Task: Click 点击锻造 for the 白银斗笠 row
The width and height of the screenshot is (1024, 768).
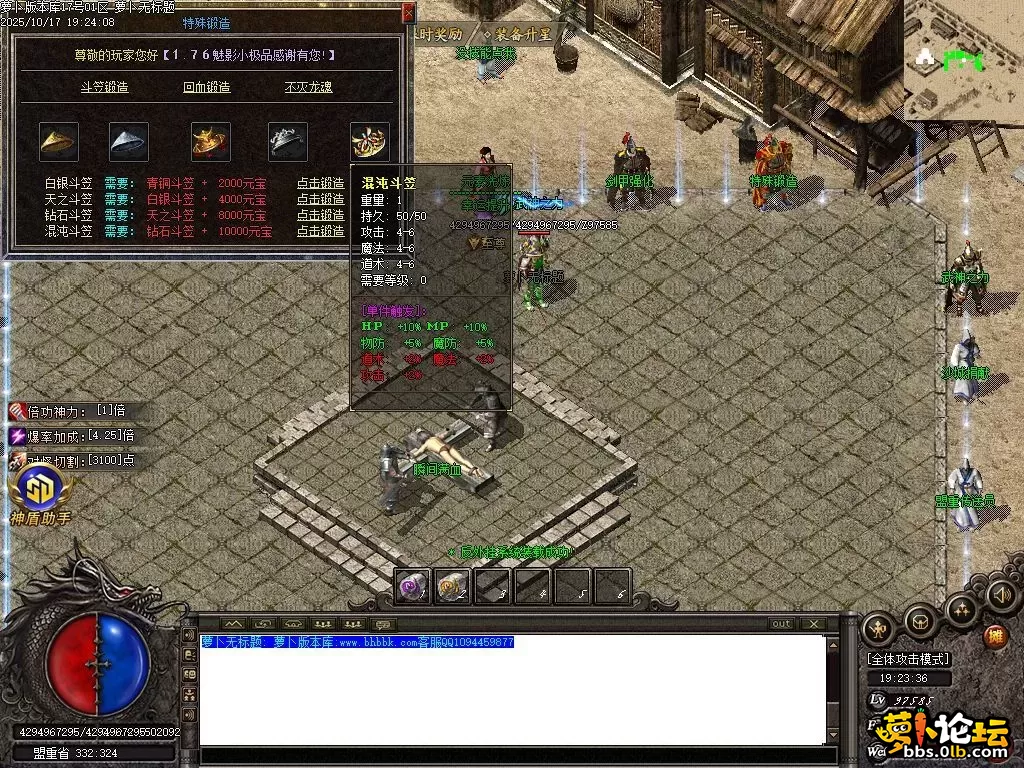Action: [x=320, y=184]
